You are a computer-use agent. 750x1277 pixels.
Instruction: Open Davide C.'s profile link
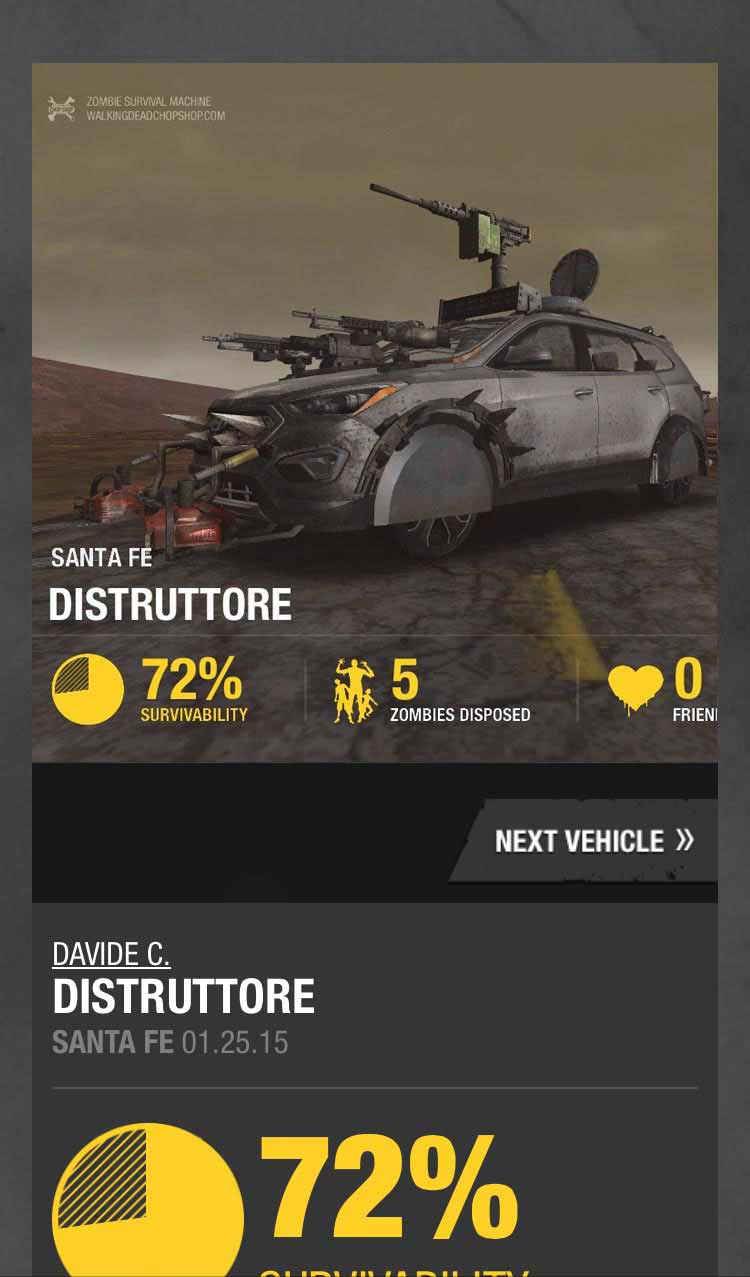[x=111, y=954]
